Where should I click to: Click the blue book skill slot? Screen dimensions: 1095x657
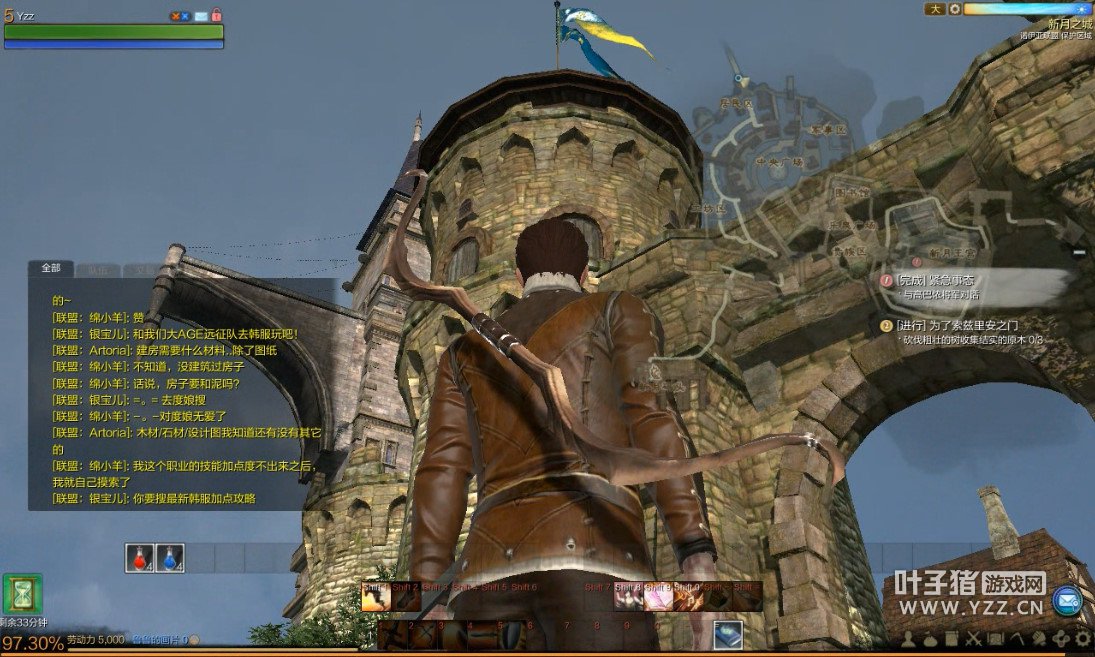(x=728, y=633)
